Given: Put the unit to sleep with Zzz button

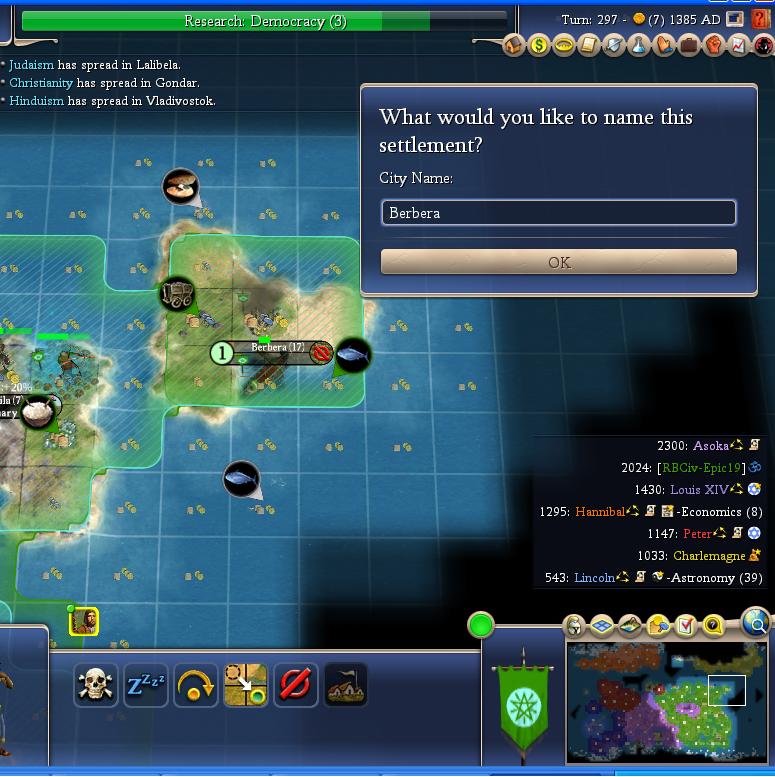Looking at the screenshot, I should 146,685.
